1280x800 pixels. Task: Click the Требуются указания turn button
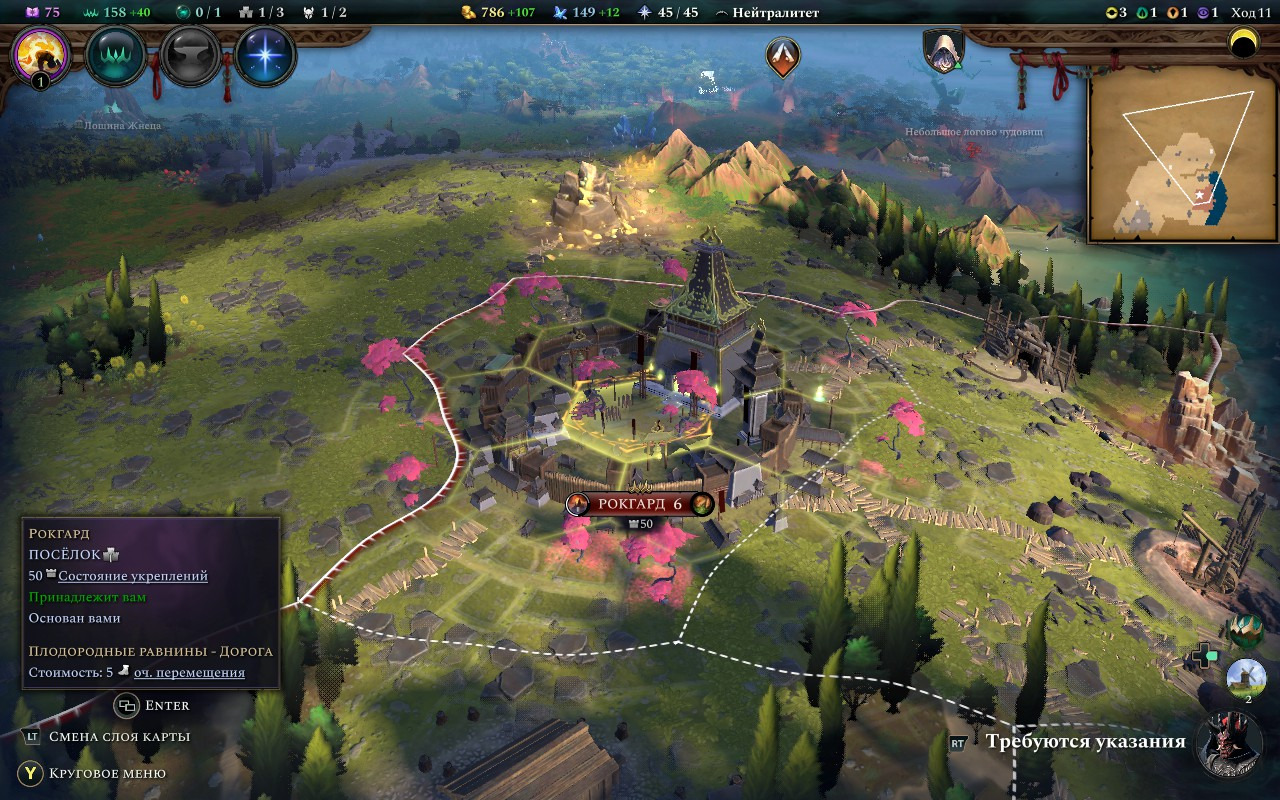point(1085,742)
